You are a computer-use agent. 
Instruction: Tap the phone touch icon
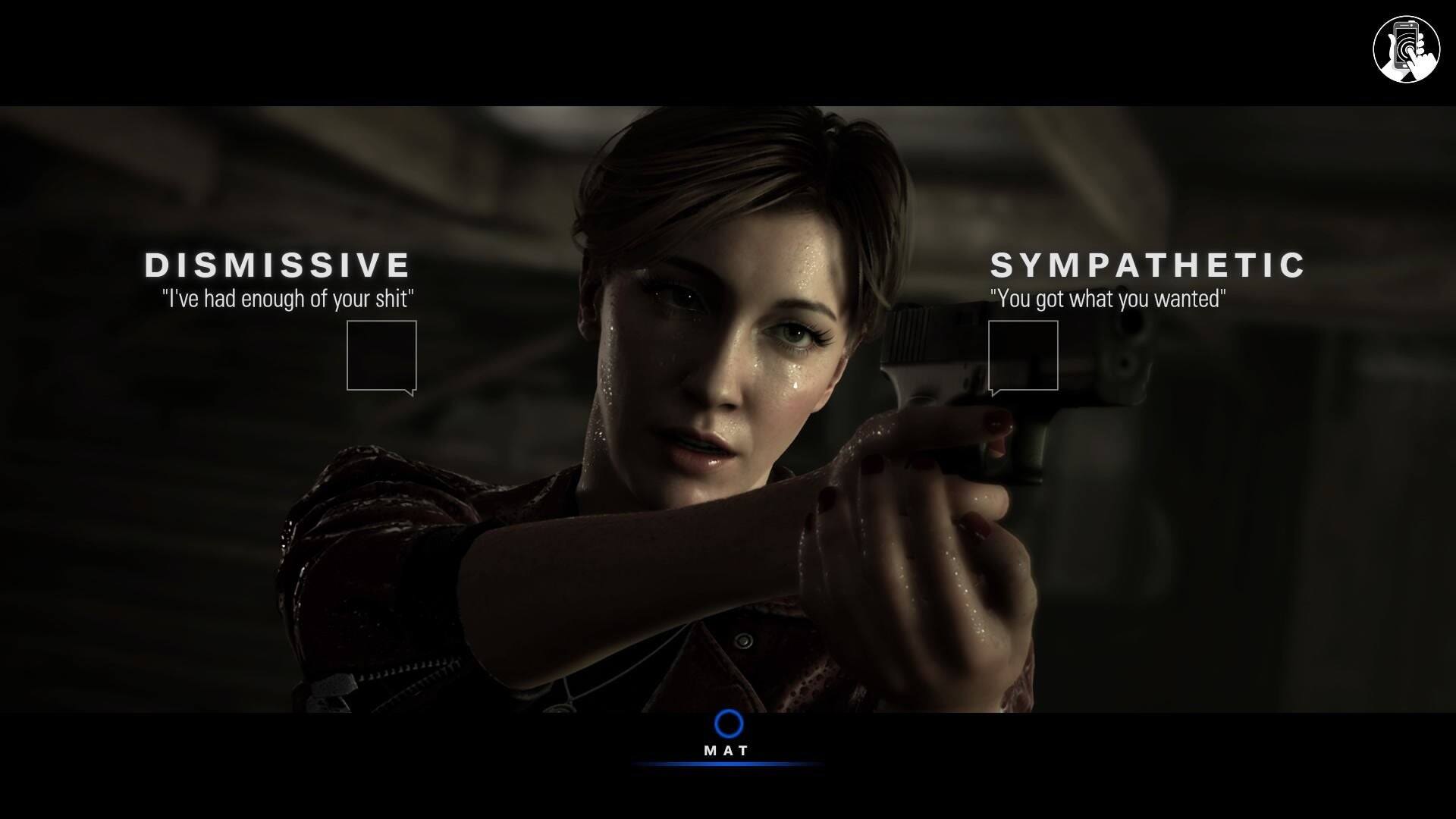[1406, 49]
